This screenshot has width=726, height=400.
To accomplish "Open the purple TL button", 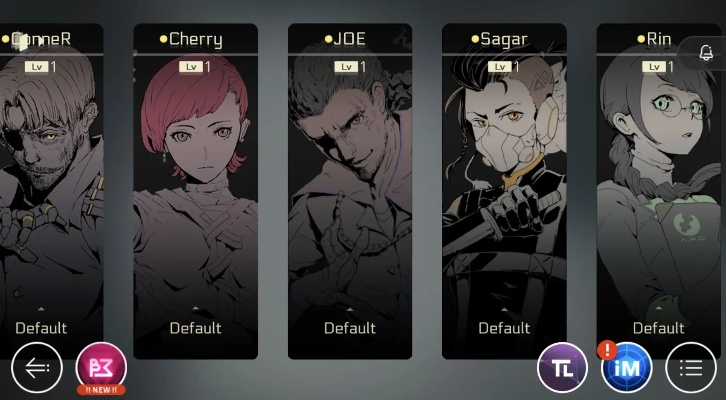I will click(x=562, y=367).
